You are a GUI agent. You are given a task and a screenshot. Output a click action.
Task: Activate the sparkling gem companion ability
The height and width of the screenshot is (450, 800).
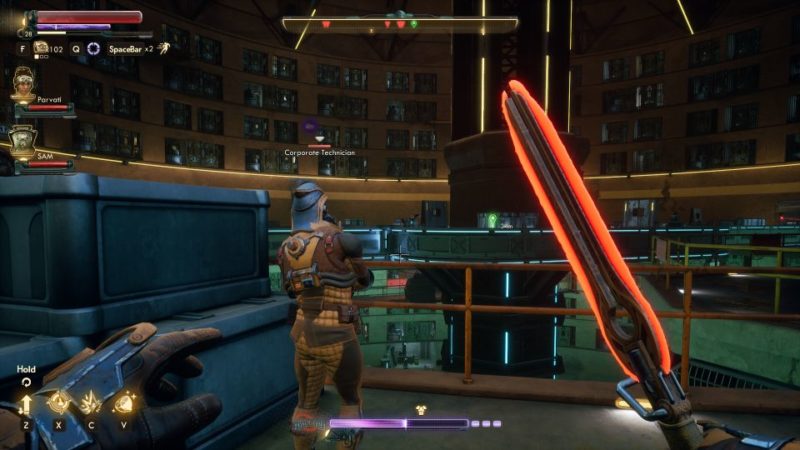tap(124, 403)
